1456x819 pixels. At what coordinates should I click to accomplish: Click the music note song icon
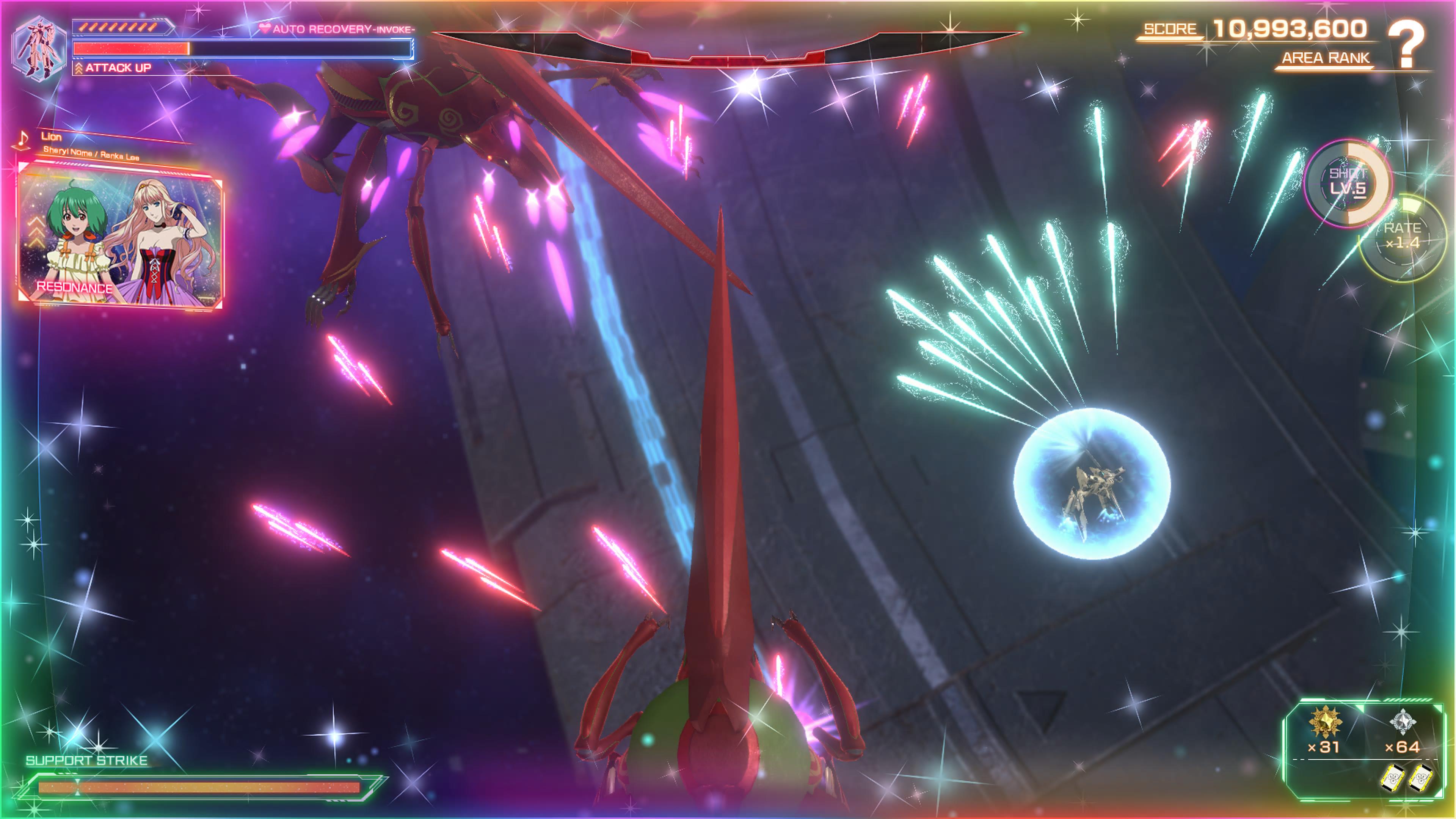(x=23, y=139)
